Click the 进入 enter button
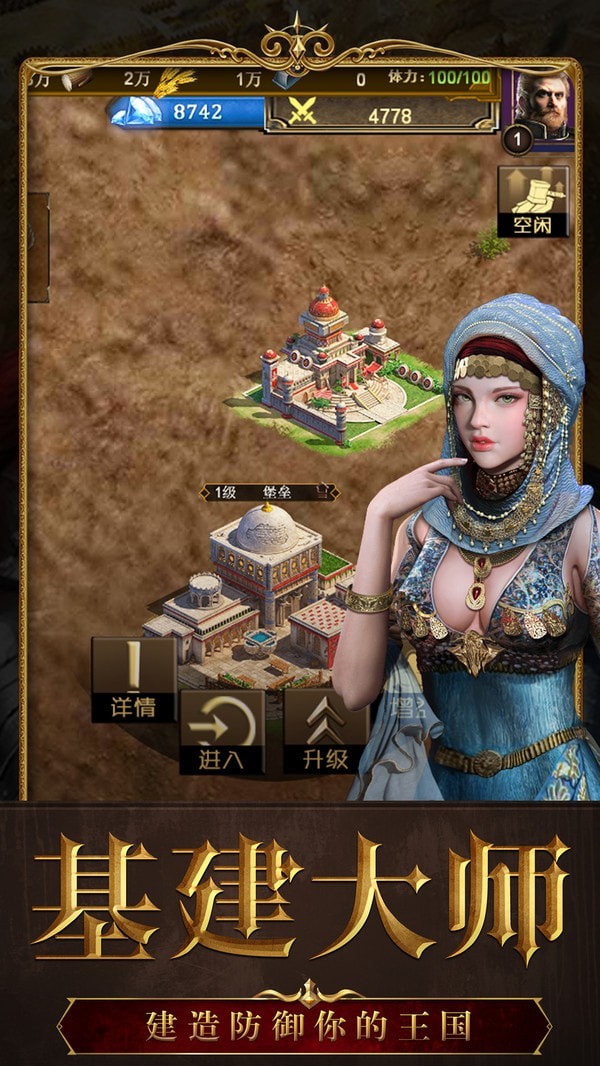 pyautogui.click(x=221, y=731)
